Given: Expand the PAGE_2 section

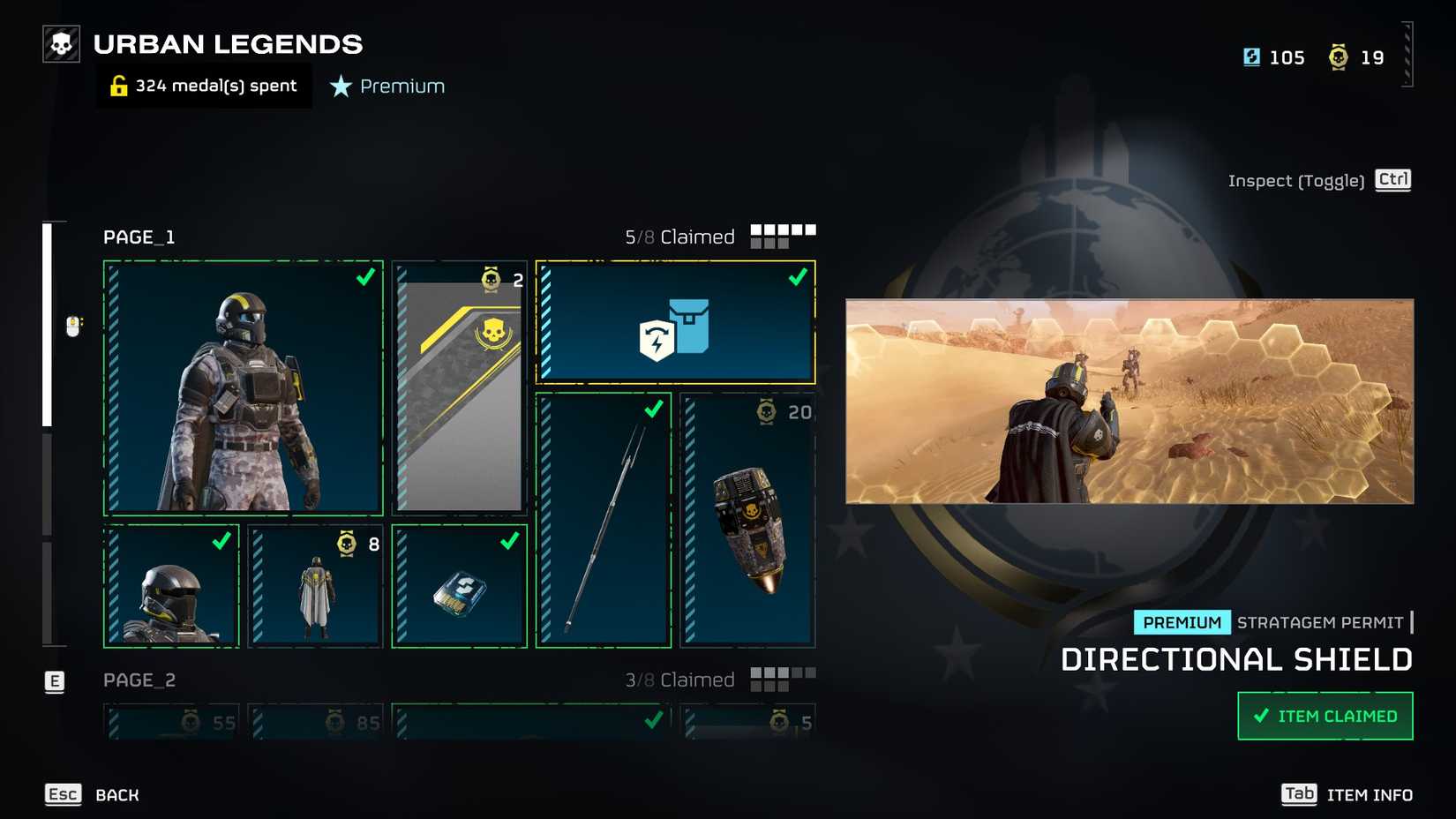Looking at the screenshot, I should coord(139,680).
